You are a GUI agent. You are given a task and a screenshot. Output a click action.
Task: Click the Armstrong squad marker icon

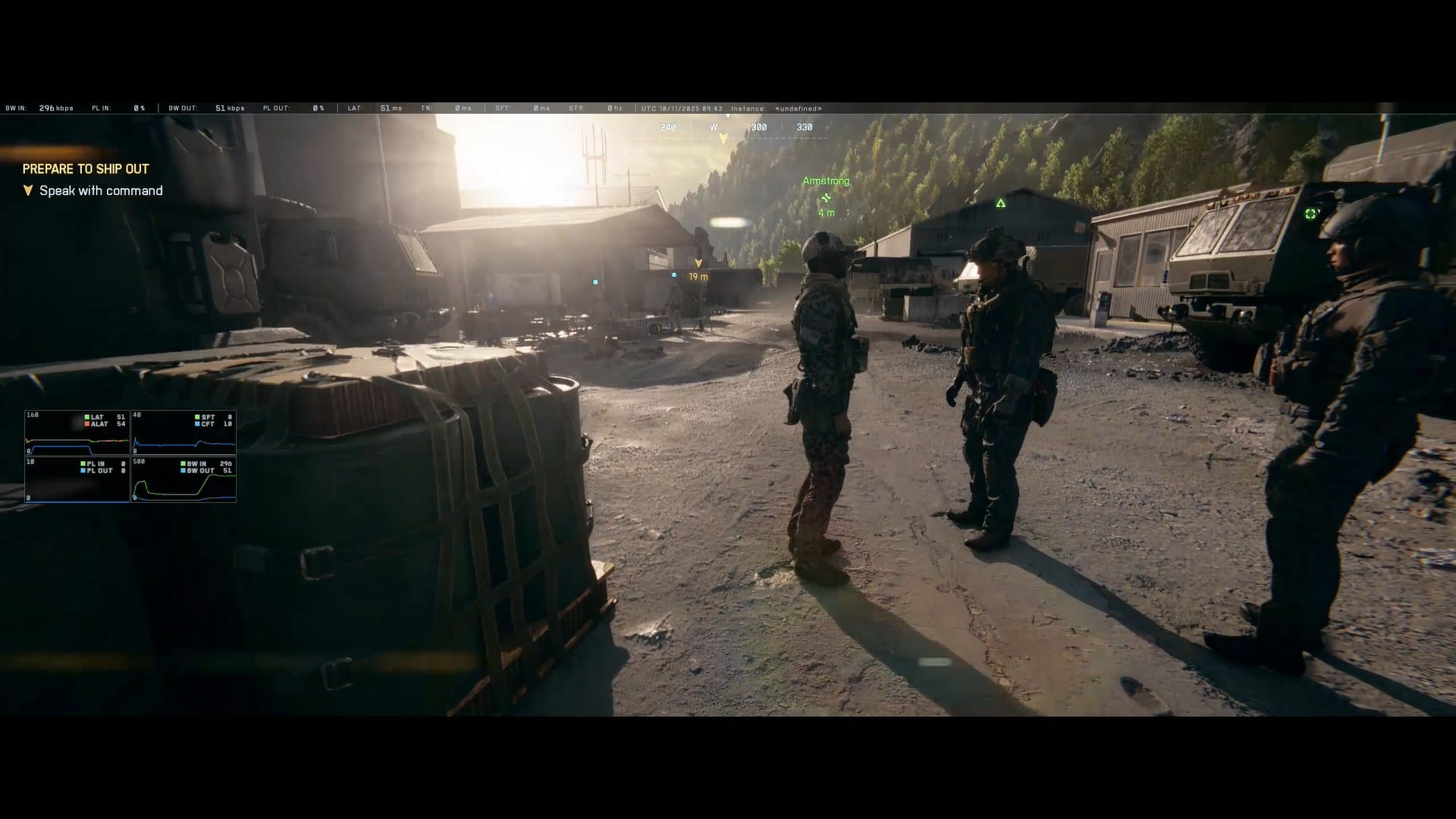tap(827, 197)
